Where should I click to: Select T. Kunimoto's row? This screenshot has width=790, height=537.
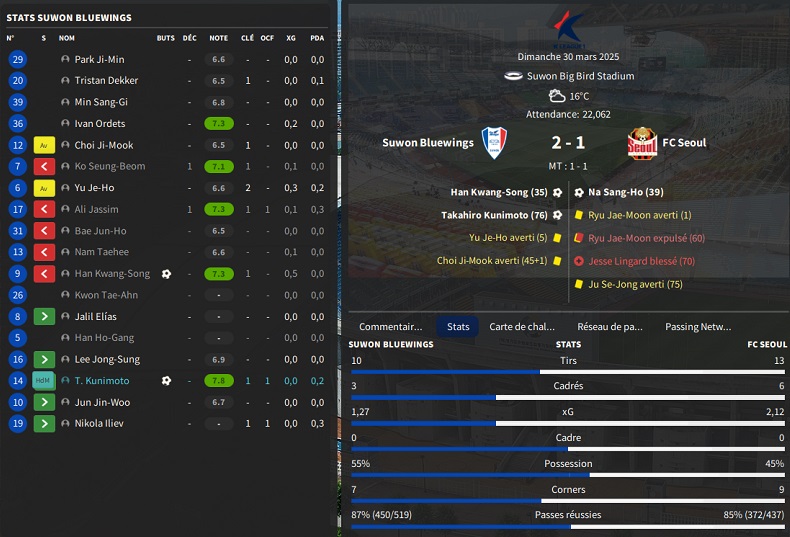click(x=101, y=381)
